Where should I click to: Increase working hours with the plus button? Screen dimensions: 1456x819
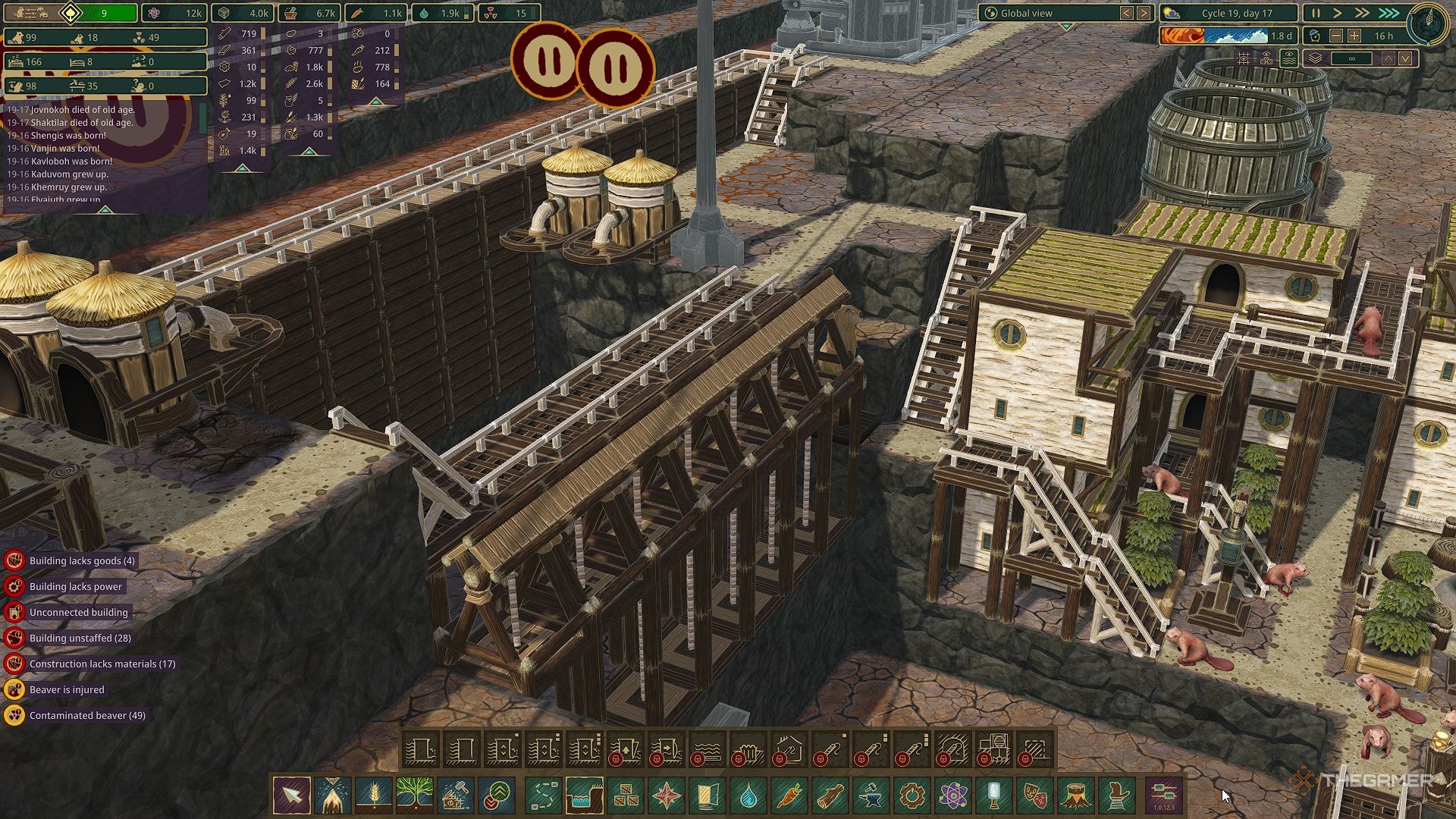click(1354, 36)
